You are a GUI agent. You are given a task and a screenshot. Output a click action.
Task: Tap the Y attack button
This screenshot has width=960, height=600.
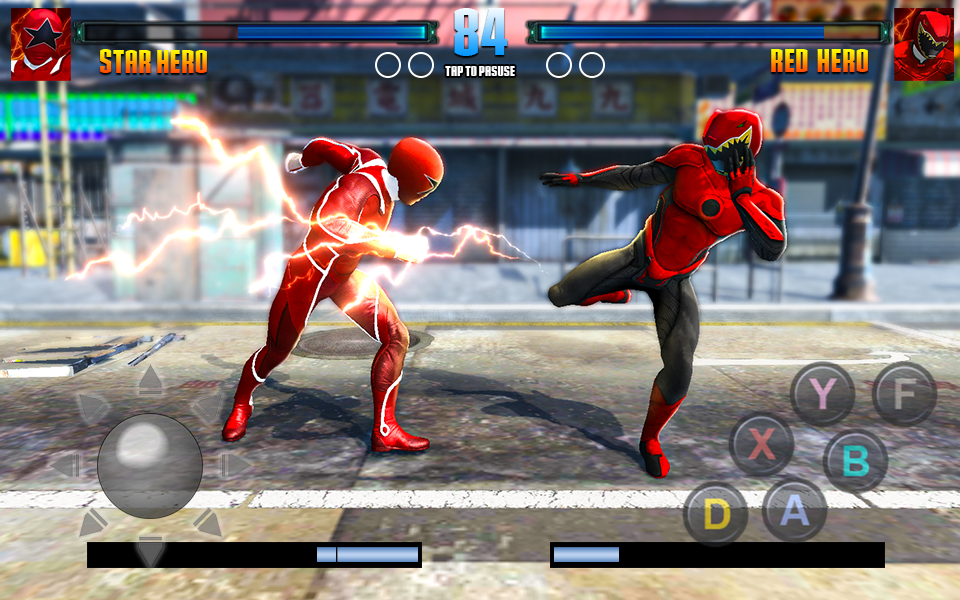point(822,394)
